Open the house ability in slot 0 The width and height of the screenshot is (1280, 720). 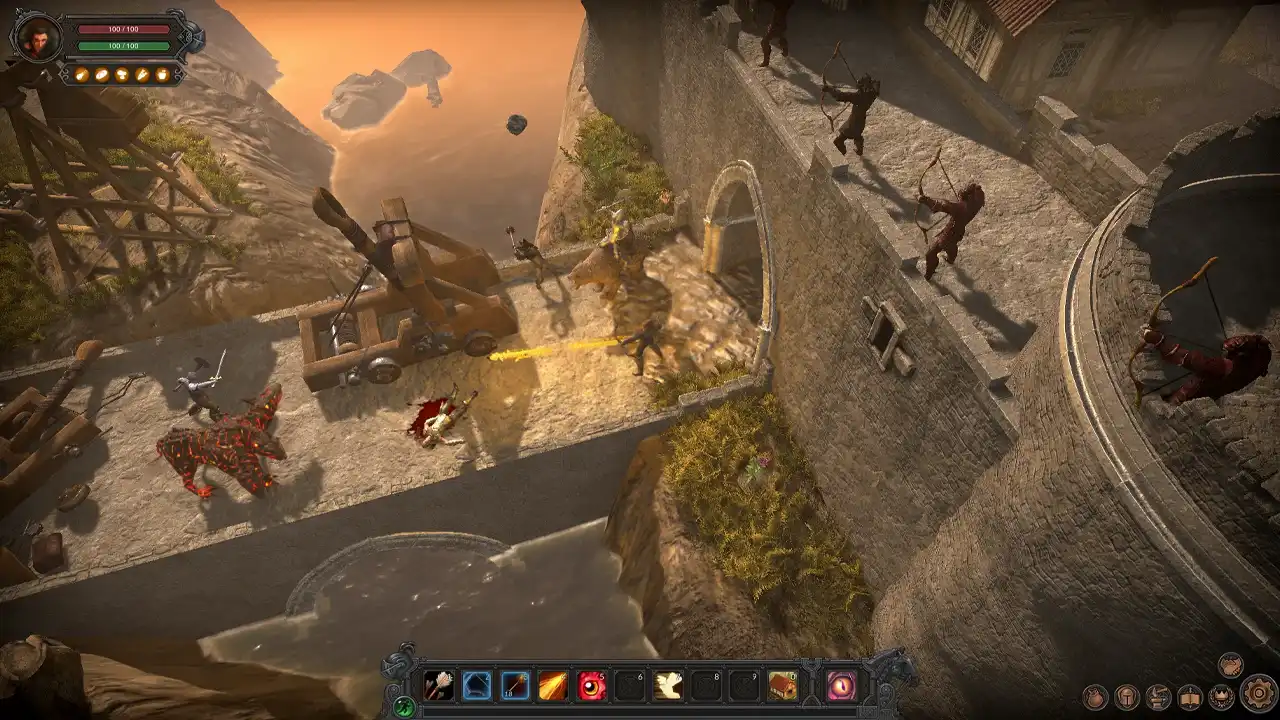coord(782,685)
